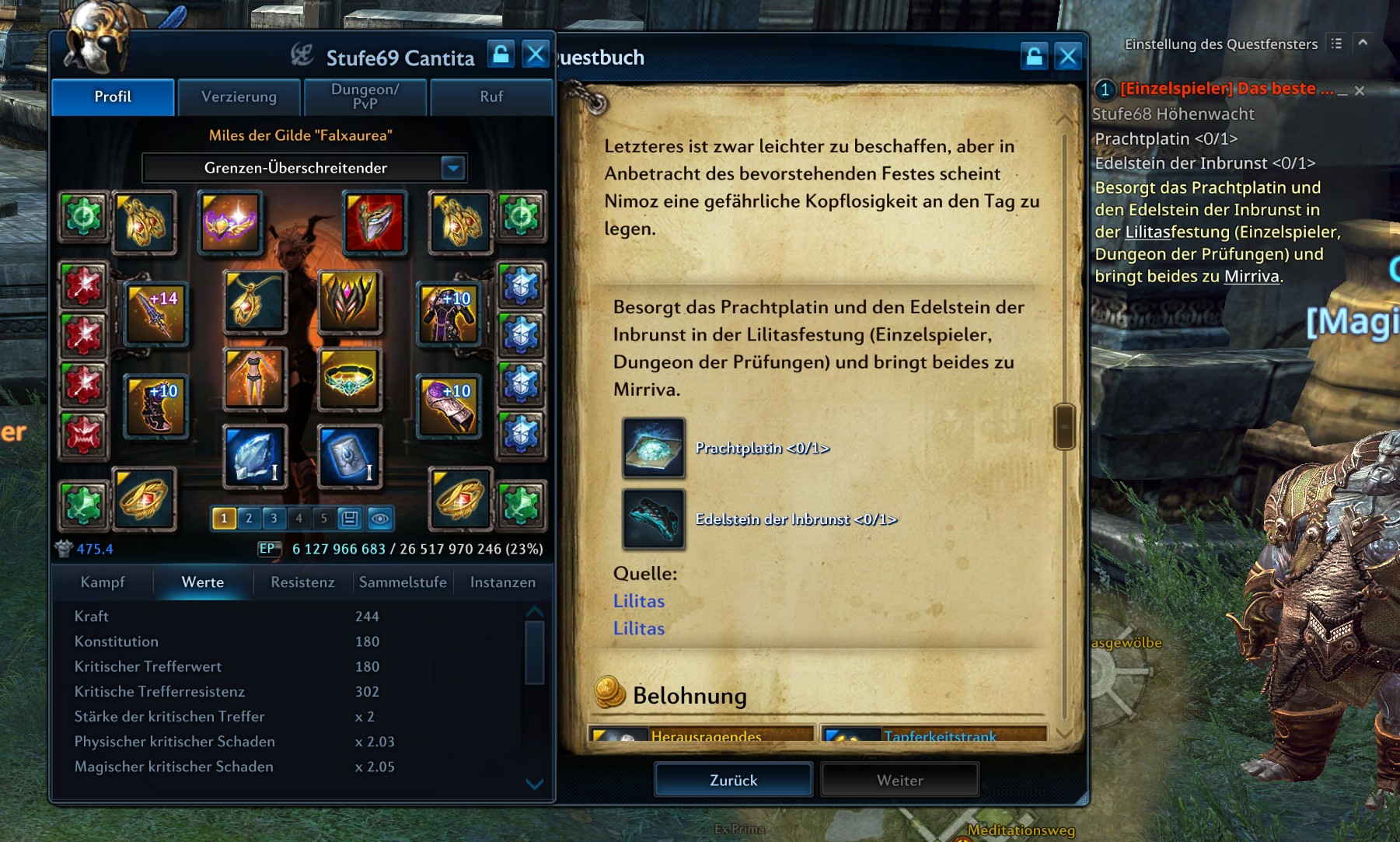
Task: Choose equipment preset 2
Action: tap(249, 518)
